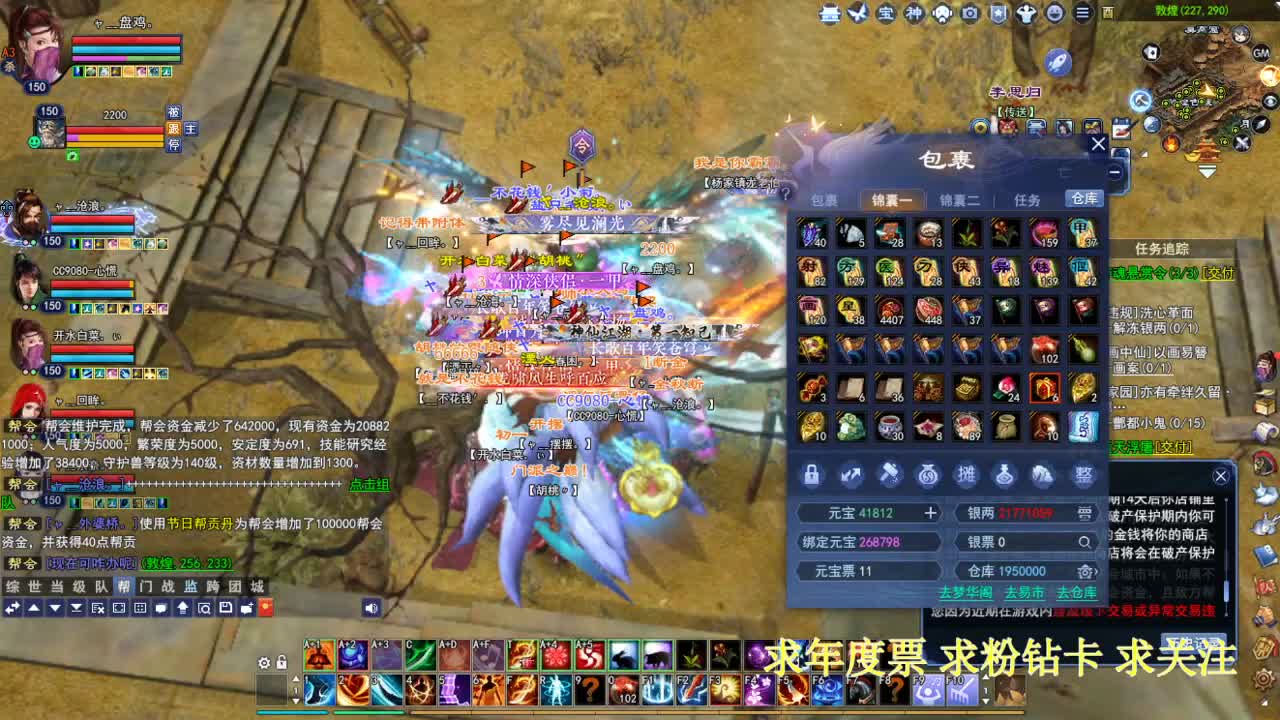Expand warehouse capacity via the chevron next to 仓库
This screenshot has width=1280, height=720.
[1095, 571]
